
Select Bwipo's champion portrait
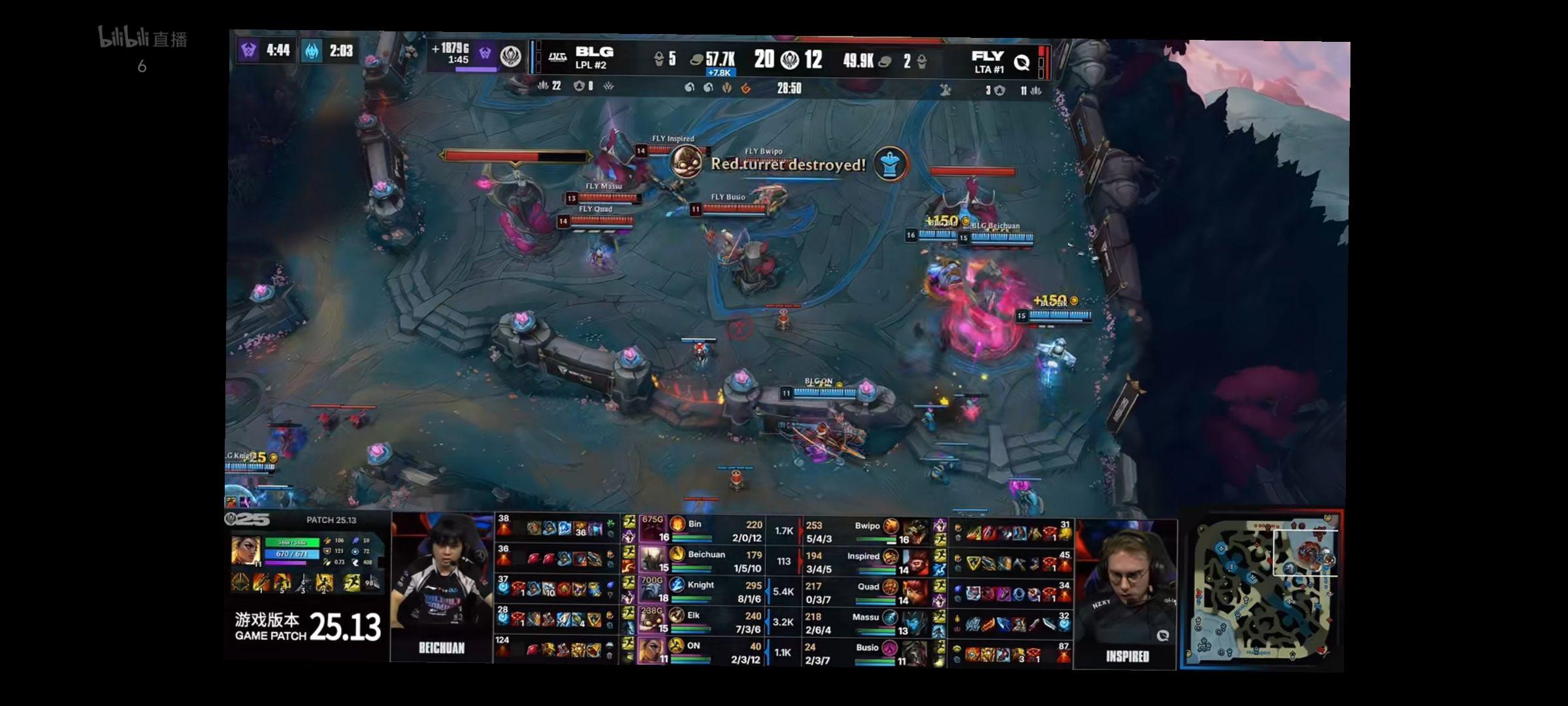916,531
